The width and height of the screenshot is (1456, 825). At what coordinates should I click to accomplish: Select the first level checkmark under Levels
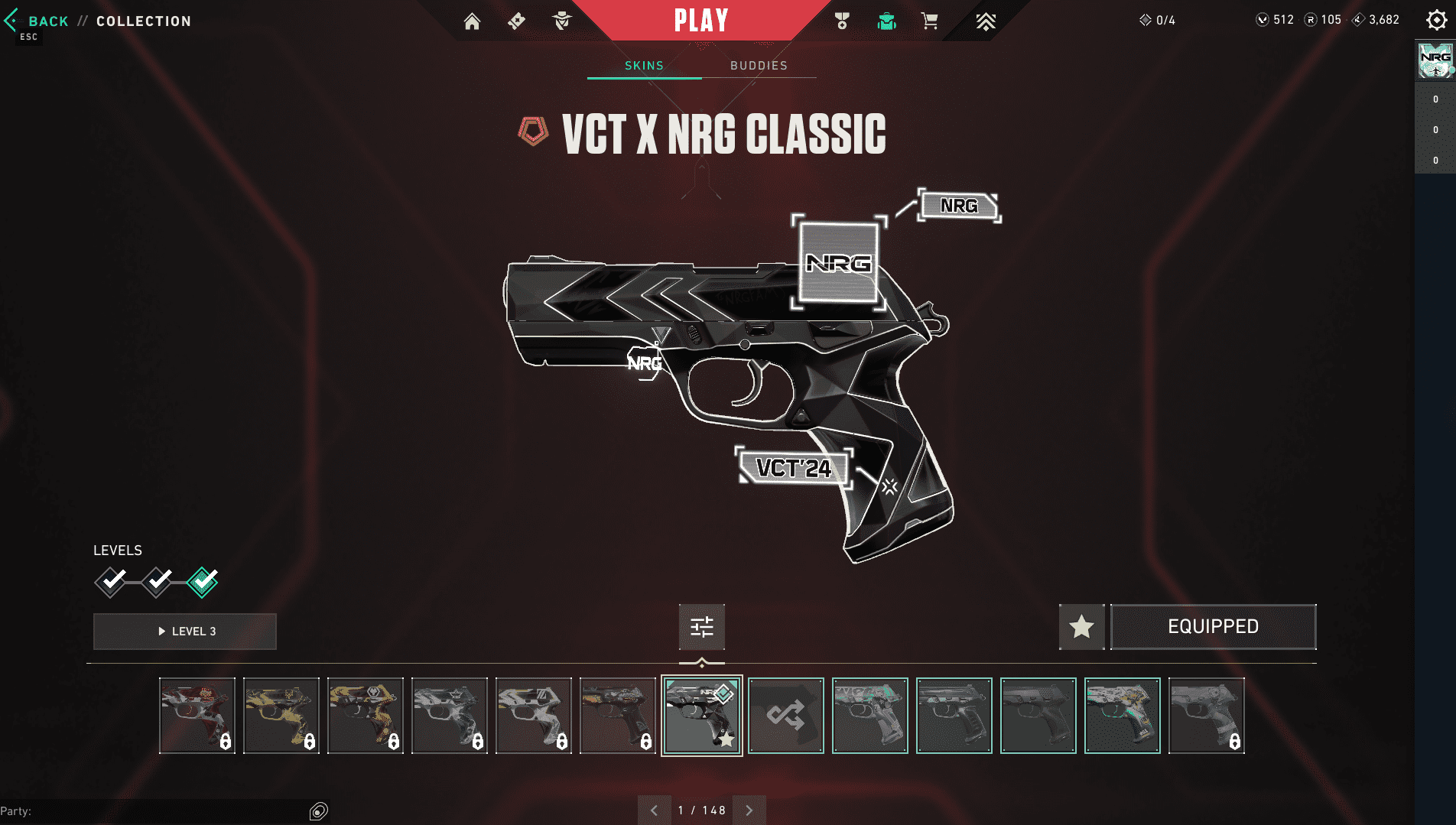(x=111, y=582)
